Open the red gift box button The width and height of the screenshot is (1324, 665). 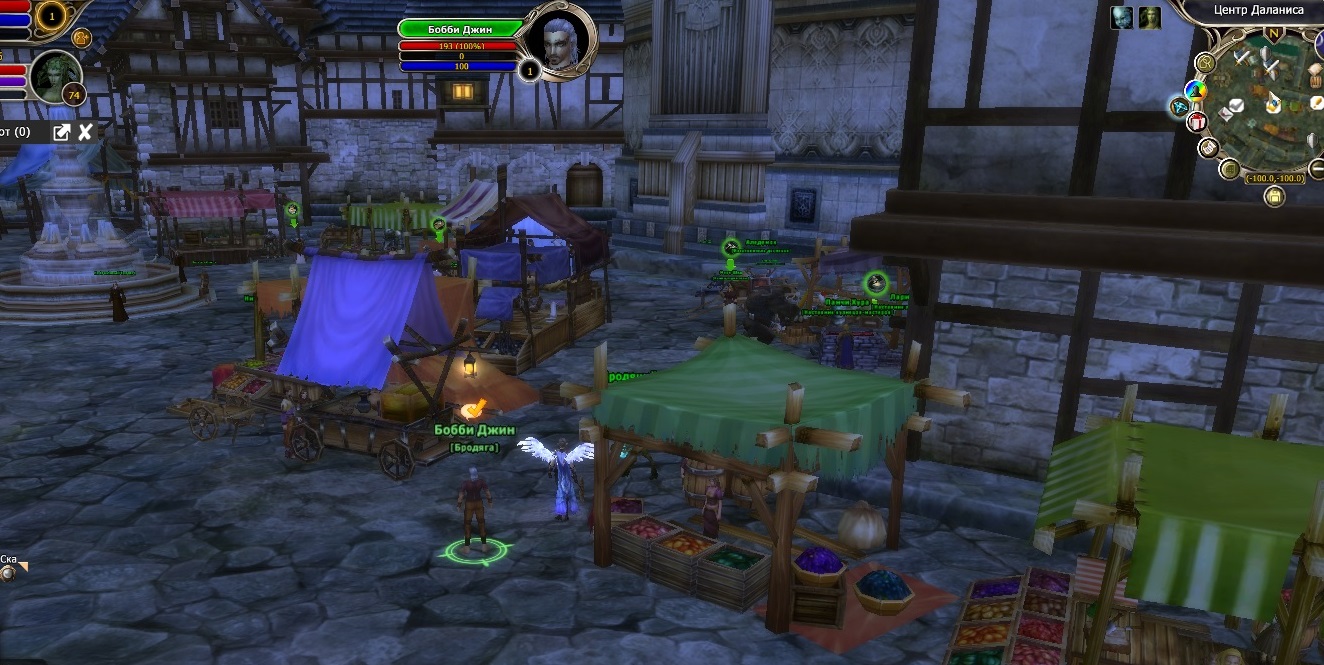[x=1197, y=122]
